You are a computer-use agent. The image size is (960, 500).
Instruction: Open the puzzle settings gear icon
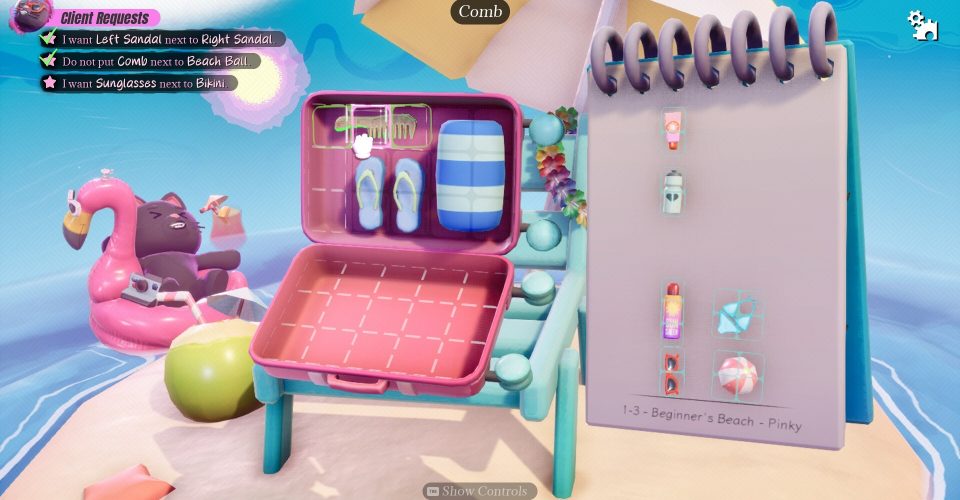[921, 25]
